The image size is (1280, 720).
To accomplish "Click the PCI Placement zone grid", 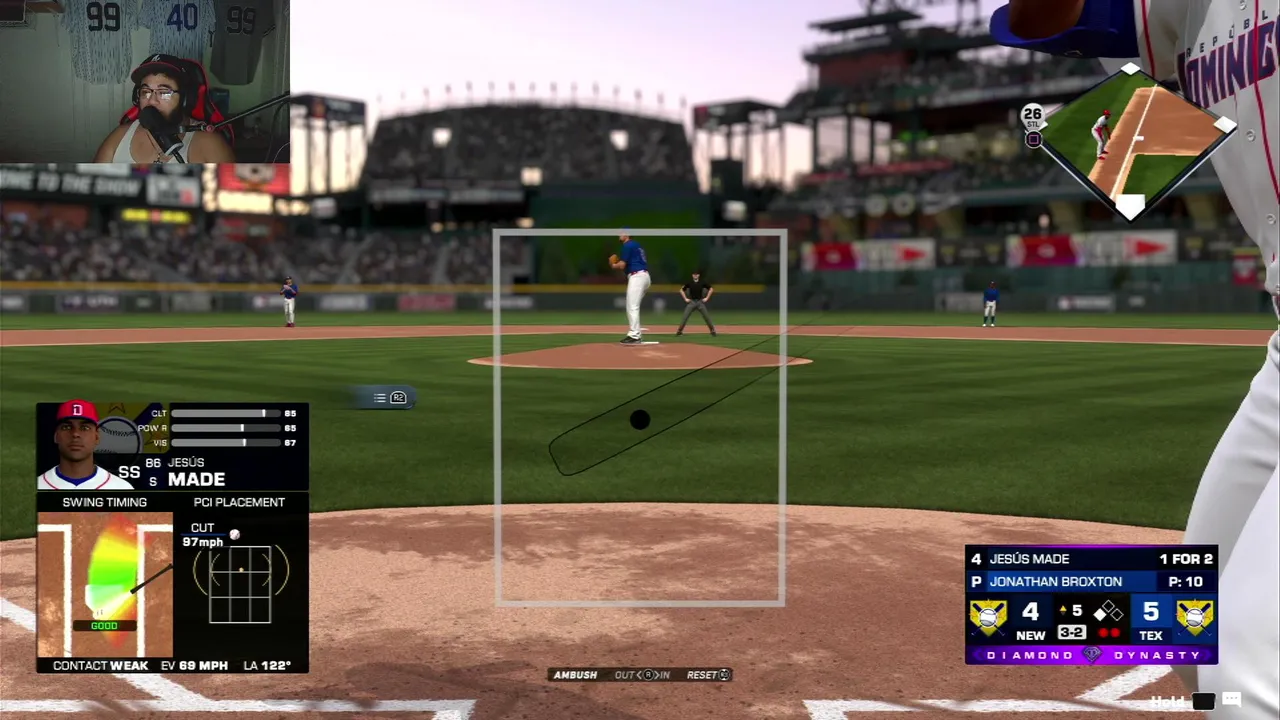I will pyautogui.click(x=241, y=583).
